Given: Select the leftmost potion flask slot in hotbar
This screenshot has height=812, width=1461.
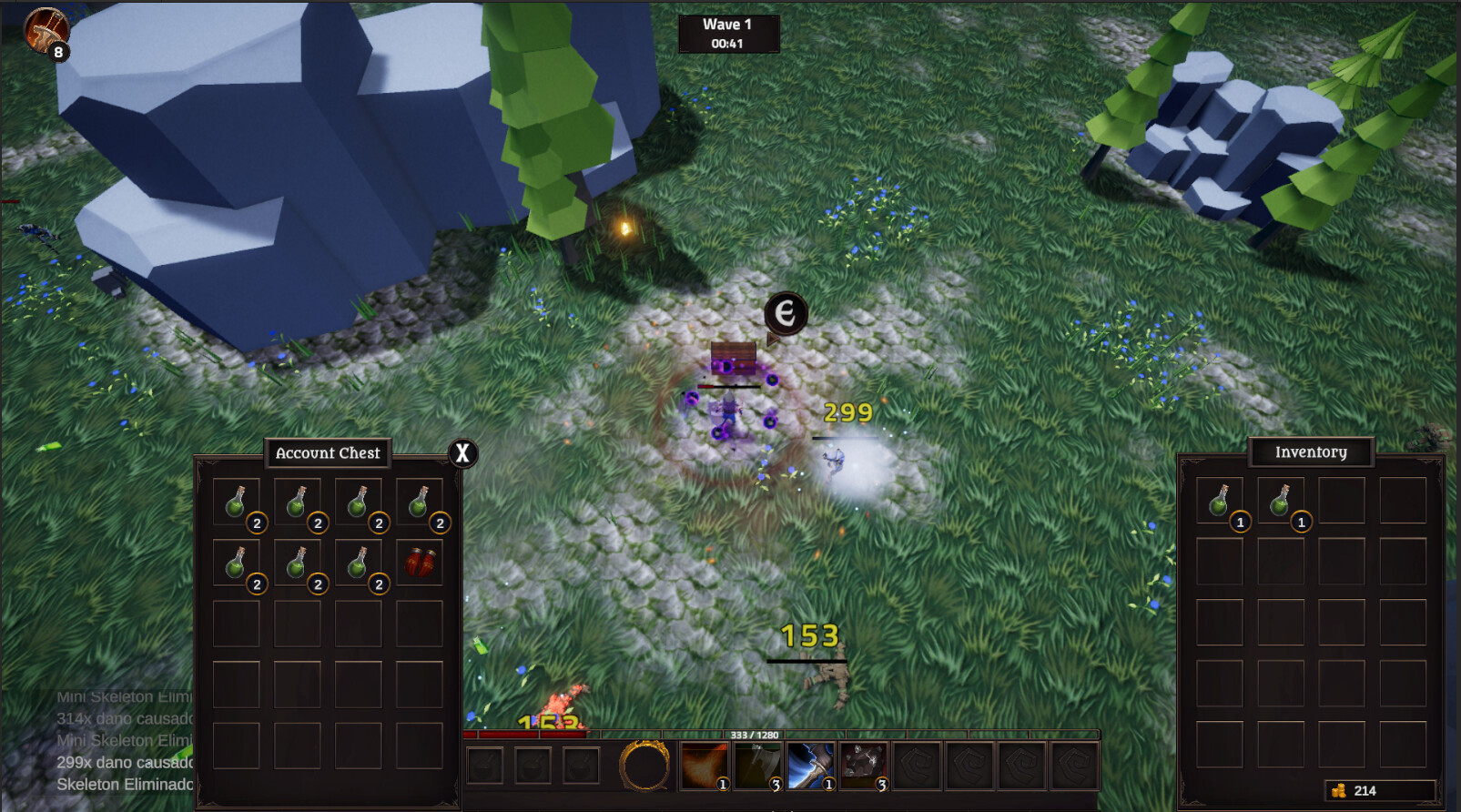Looking at the screenshot, I should (x=484, y=765).
